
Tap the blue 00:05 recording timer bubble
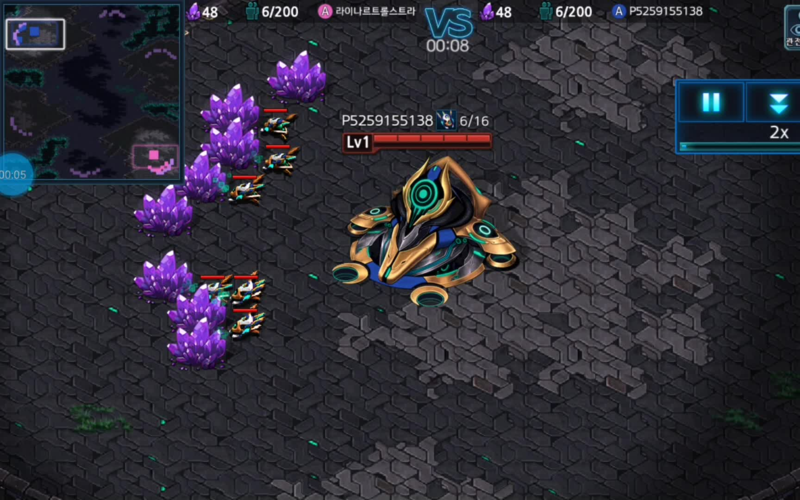pos(13,174)
